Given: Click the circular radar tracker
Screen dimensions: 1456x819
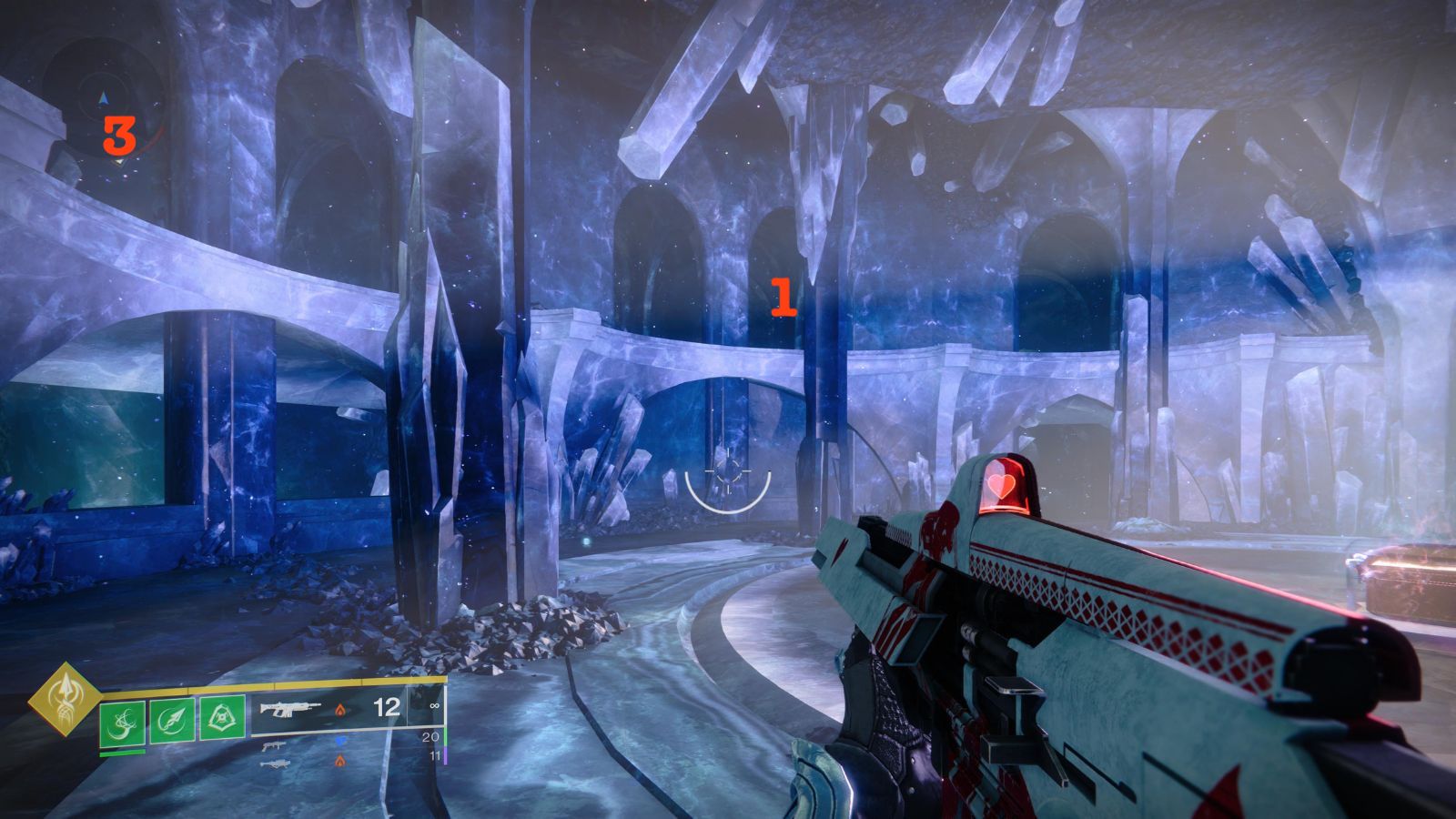Looking at the screenshot, I should tap(106, 98).
